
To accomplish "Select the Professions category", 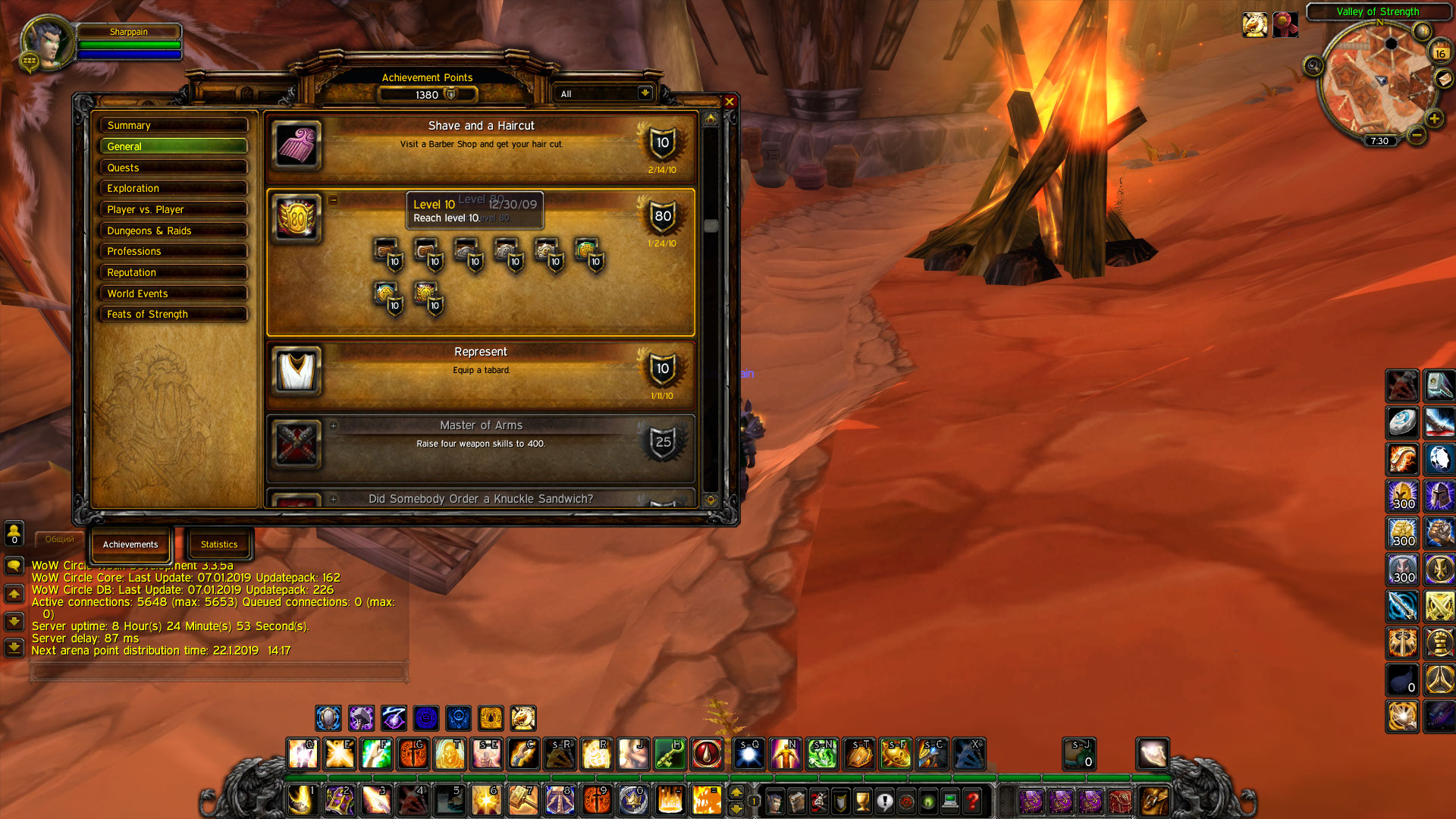I will [x=174, y=251].
